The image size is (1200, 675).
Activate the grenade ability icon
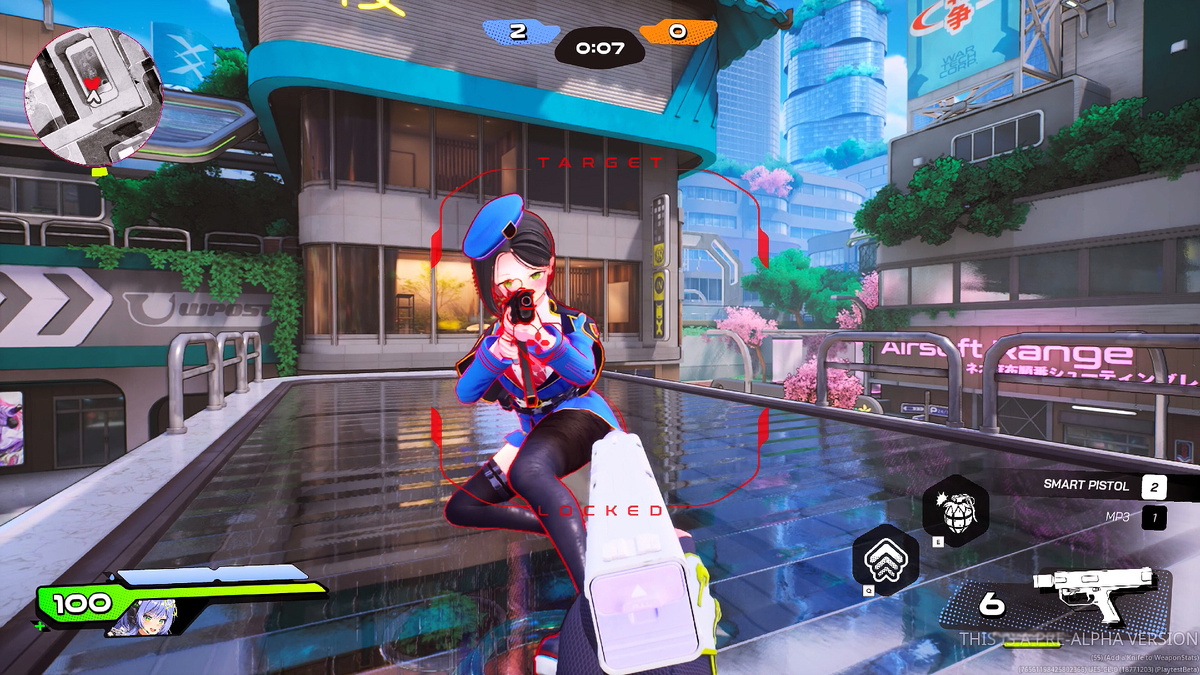tap(954, 509)
